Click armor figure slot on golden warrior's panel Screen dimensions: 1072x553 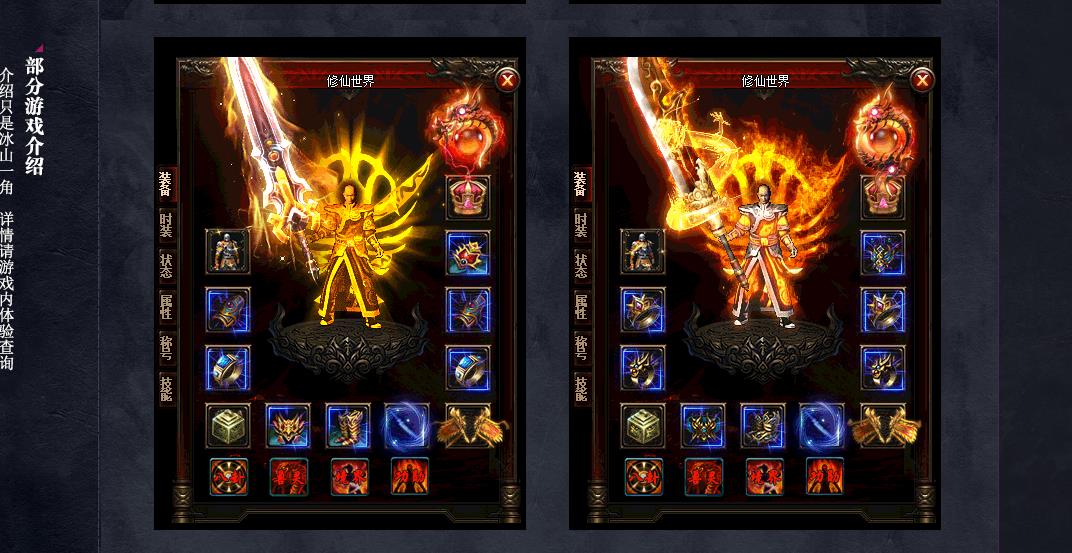(228, 251)
